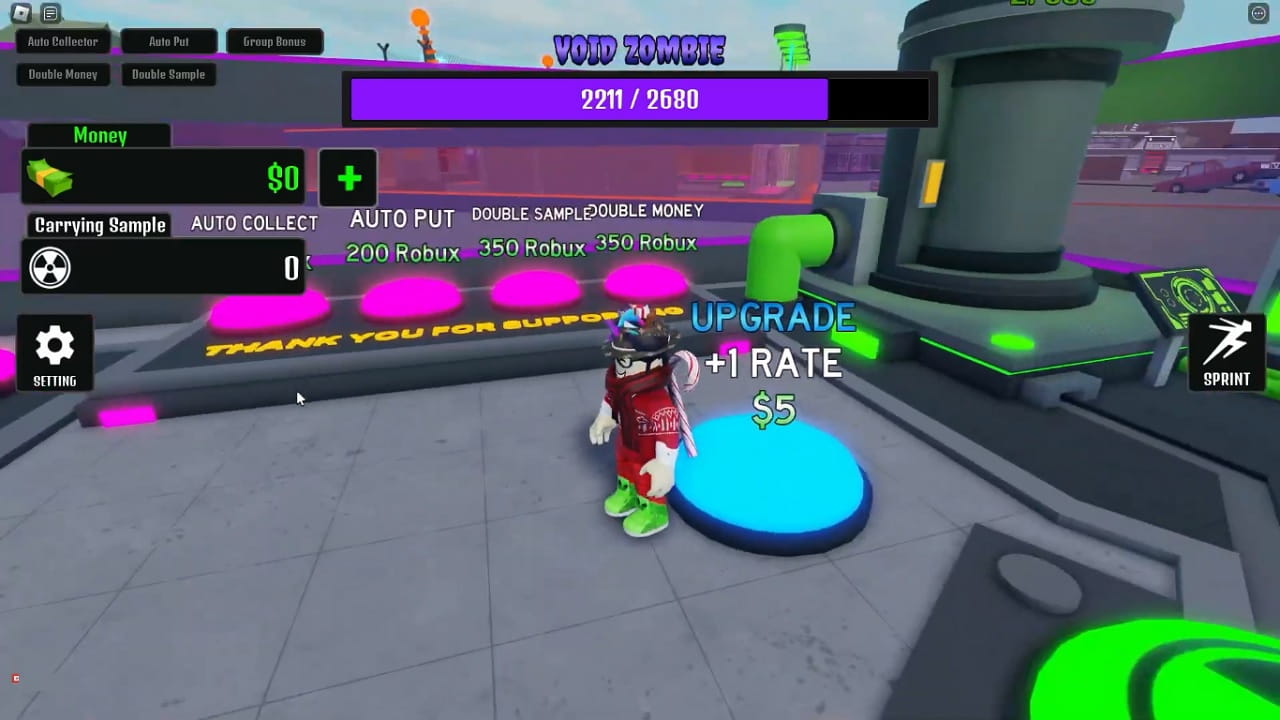Select the Money tab
The height and width of the screenshot is (720, 1280).
(97, 135)
